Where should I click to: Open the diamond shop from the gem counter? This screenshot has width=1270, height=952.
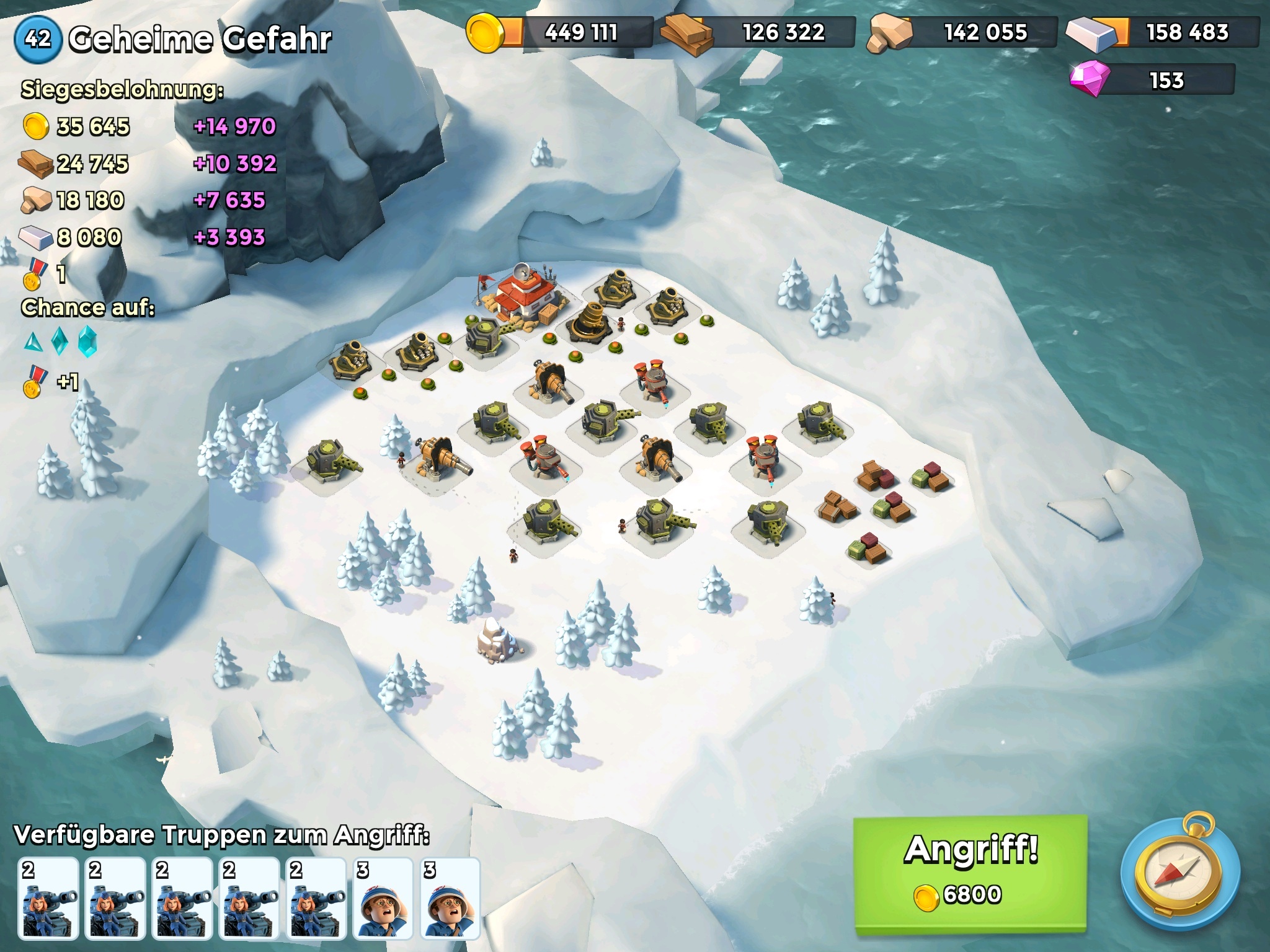[x=1152, y=81]
